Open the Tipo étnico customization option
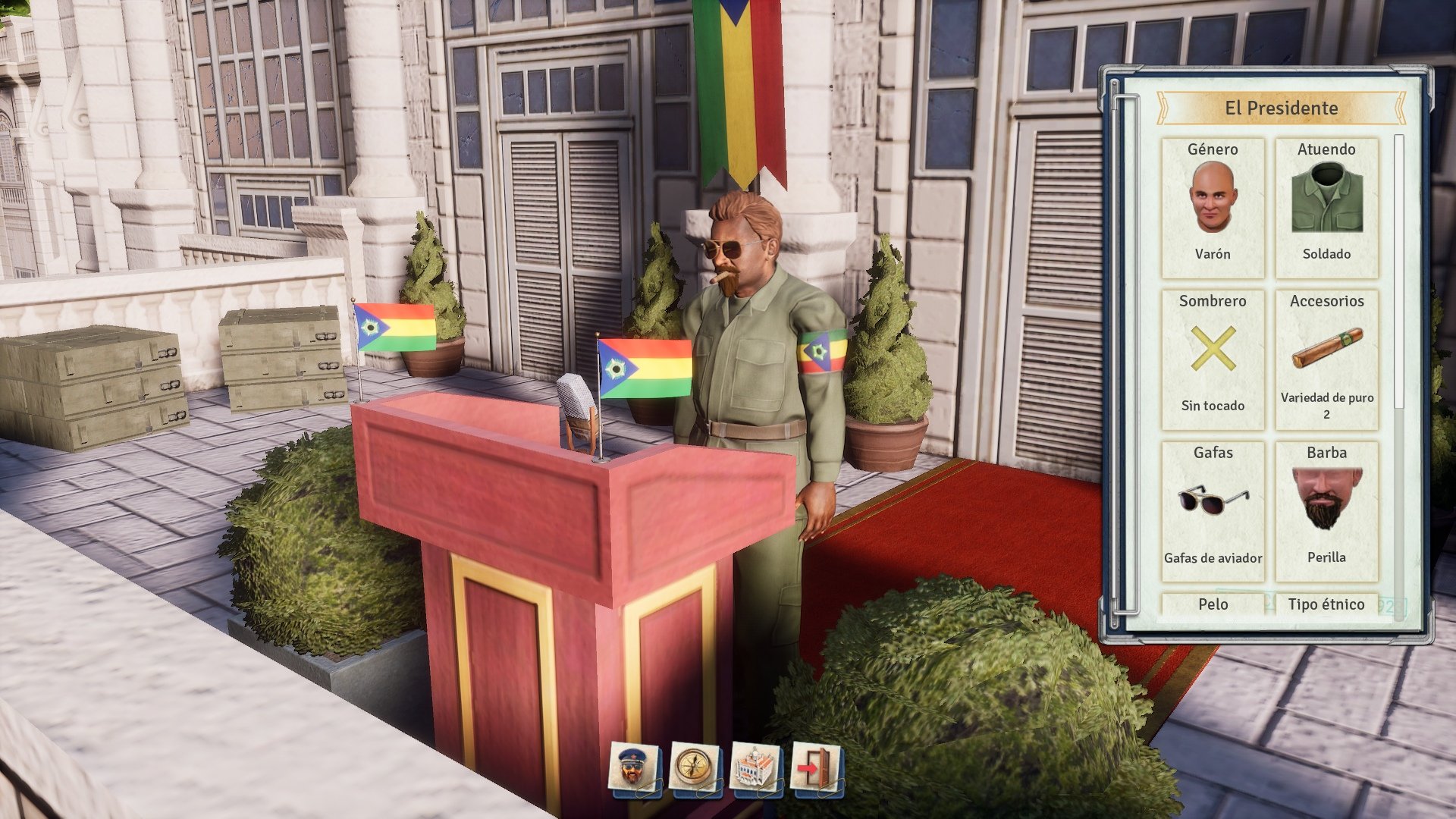The image size is (1456, 819). tap(1327, 604)
